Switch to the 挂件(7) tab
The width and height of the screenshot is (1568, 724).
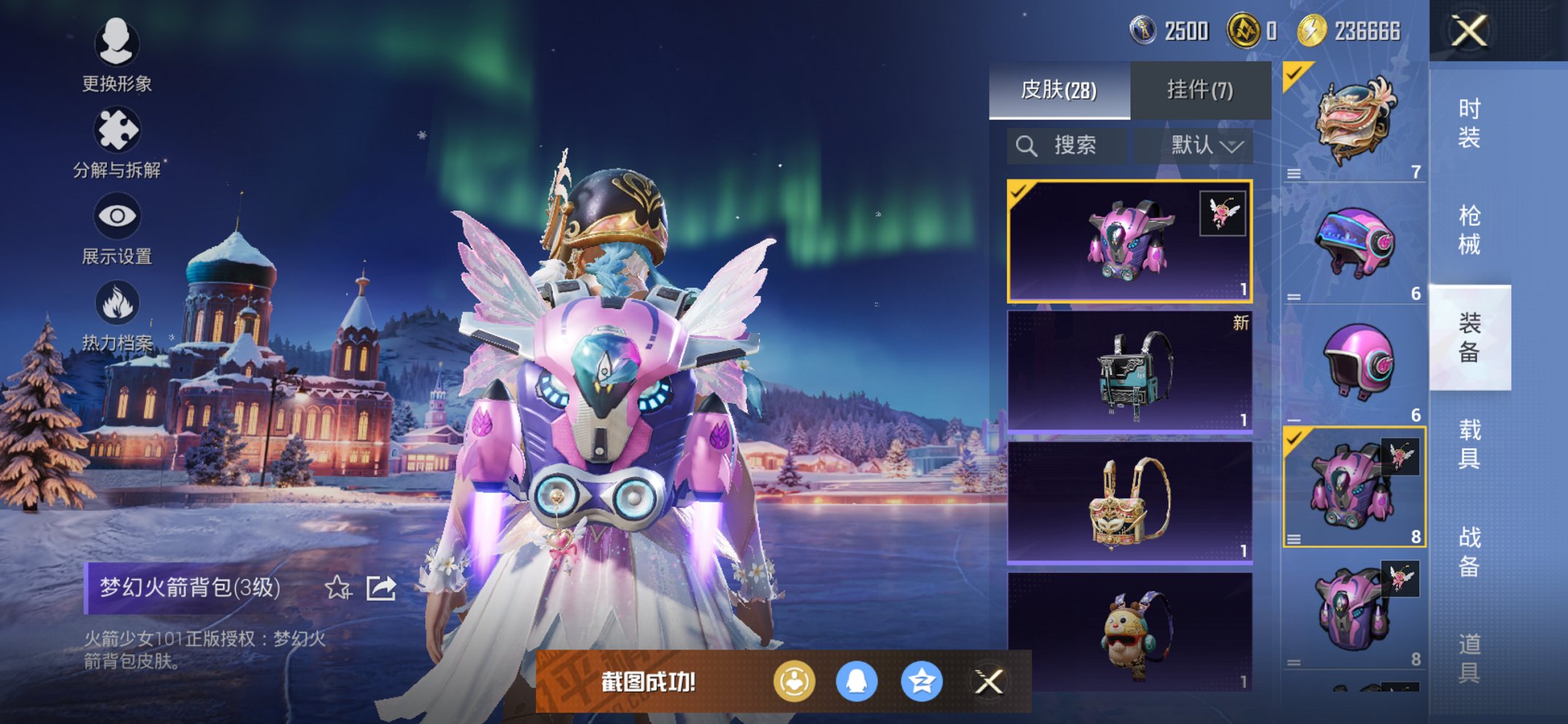(1200, 90)
